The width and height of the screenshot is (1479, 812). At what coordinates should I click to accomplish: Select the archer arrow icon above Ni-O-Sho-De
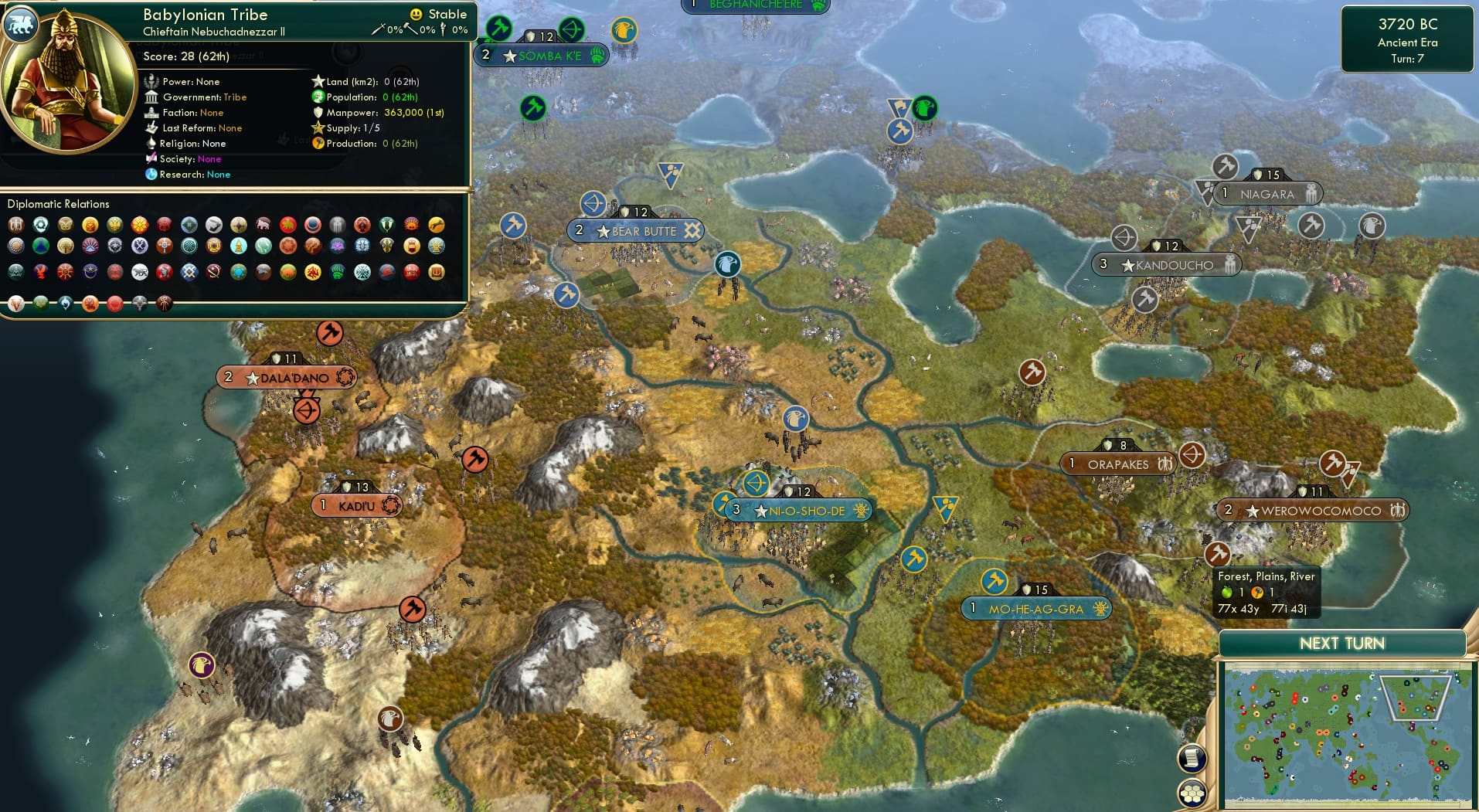pos(757,484)
